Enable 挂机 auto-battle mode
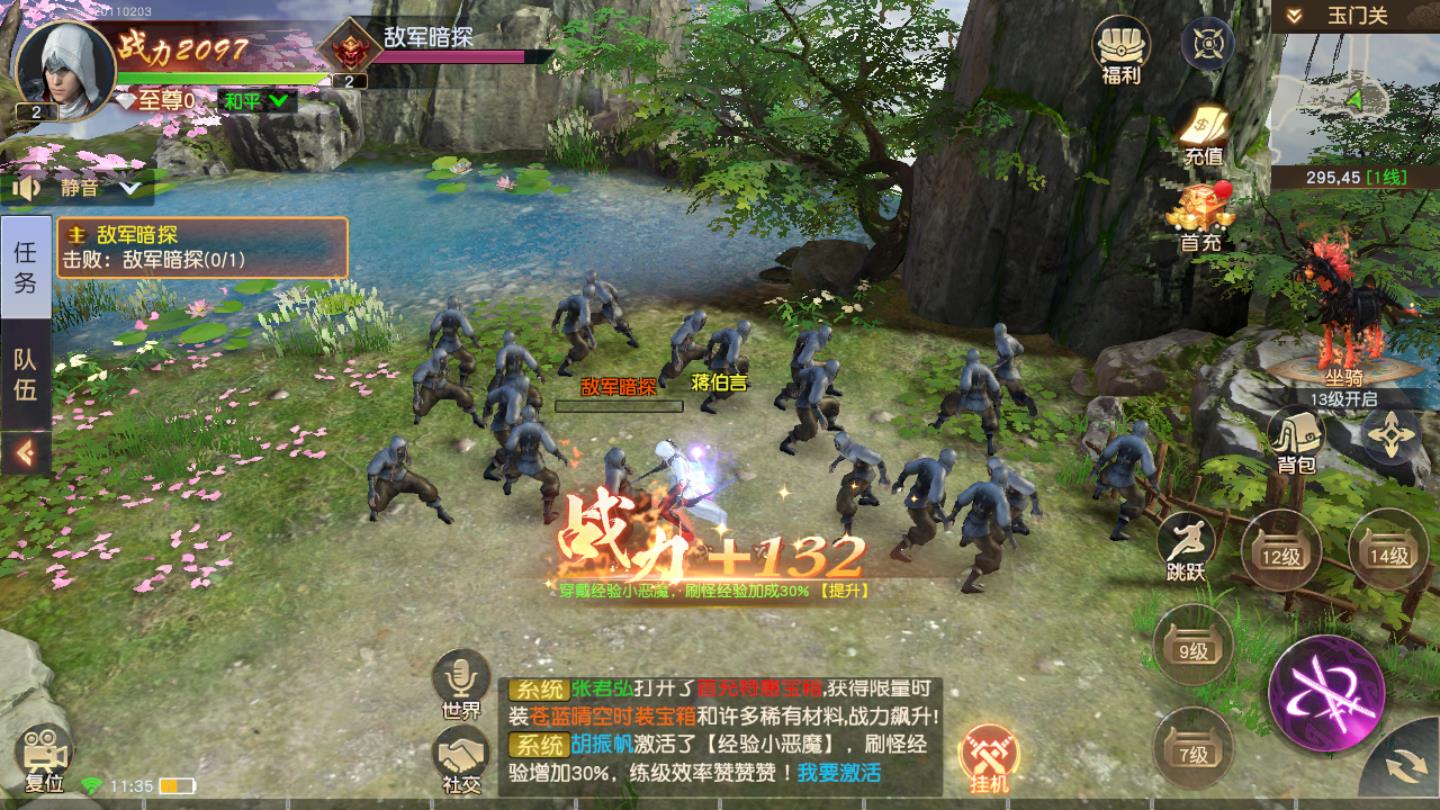 tap(991, 752)
